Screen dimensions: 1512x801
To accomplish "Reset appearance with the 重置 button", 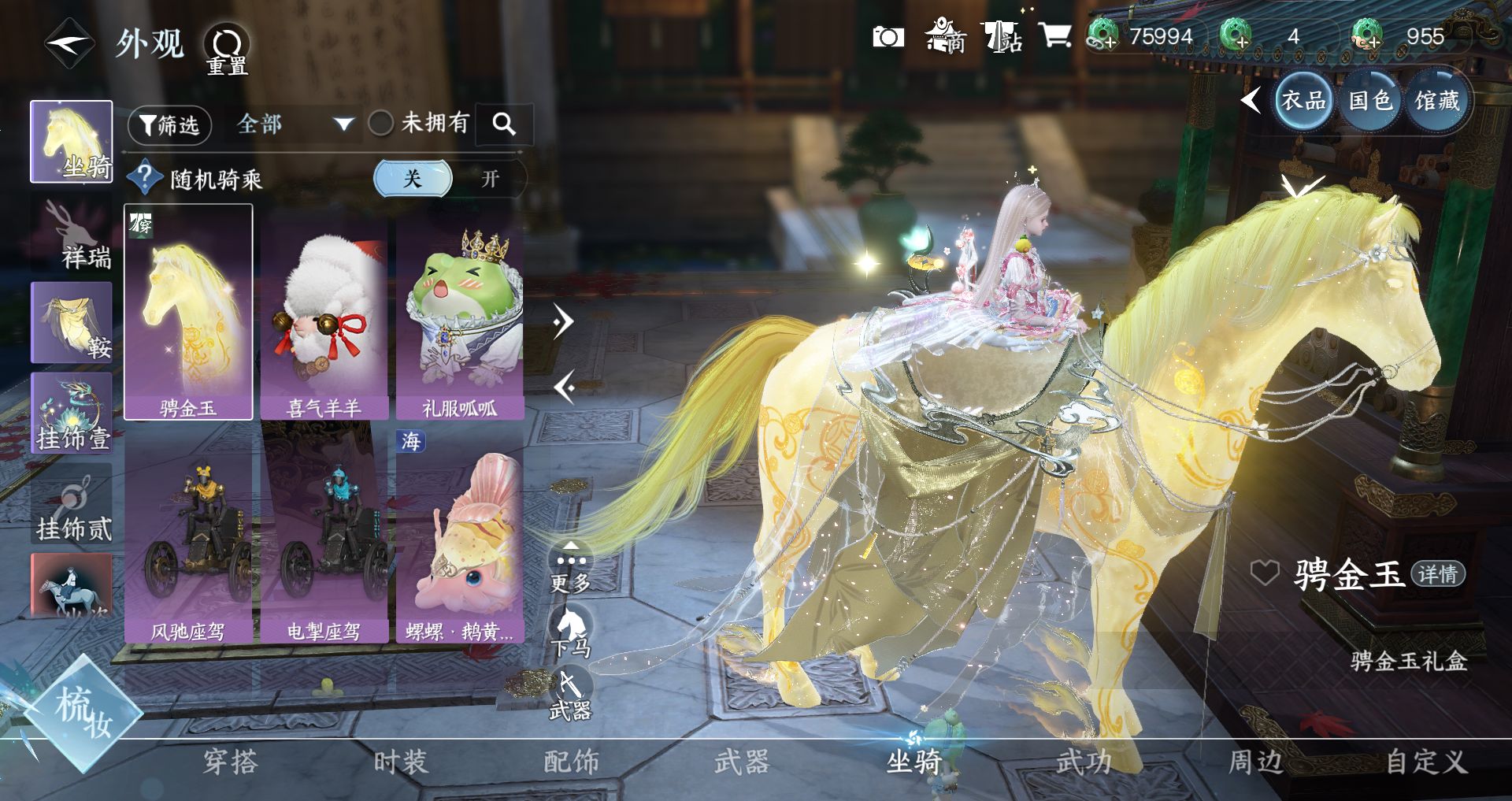I will tap(228, 49).
